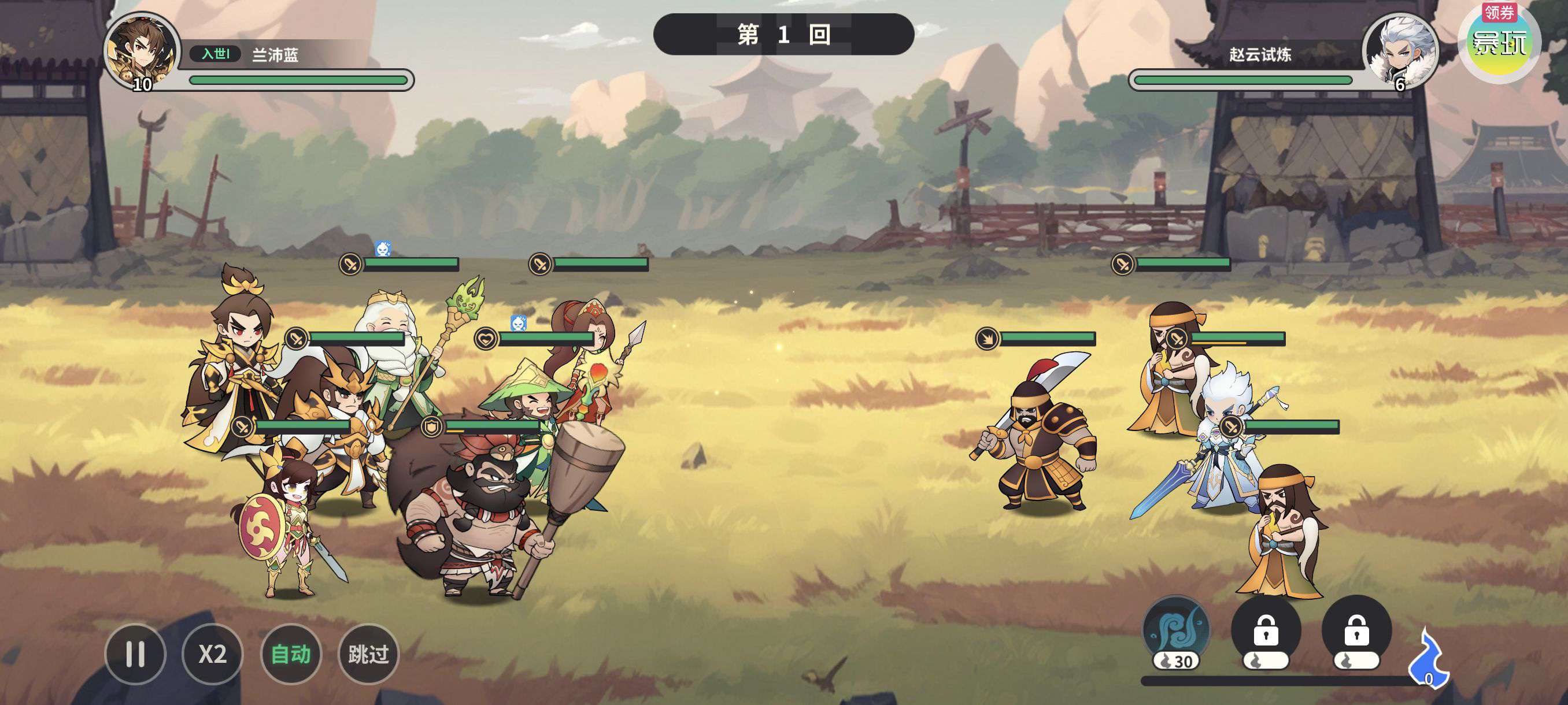This screenshot has height=705, width=1568.
Task: Open the 领券 景玩 coupon badge
Action: tap(1499, 42)
